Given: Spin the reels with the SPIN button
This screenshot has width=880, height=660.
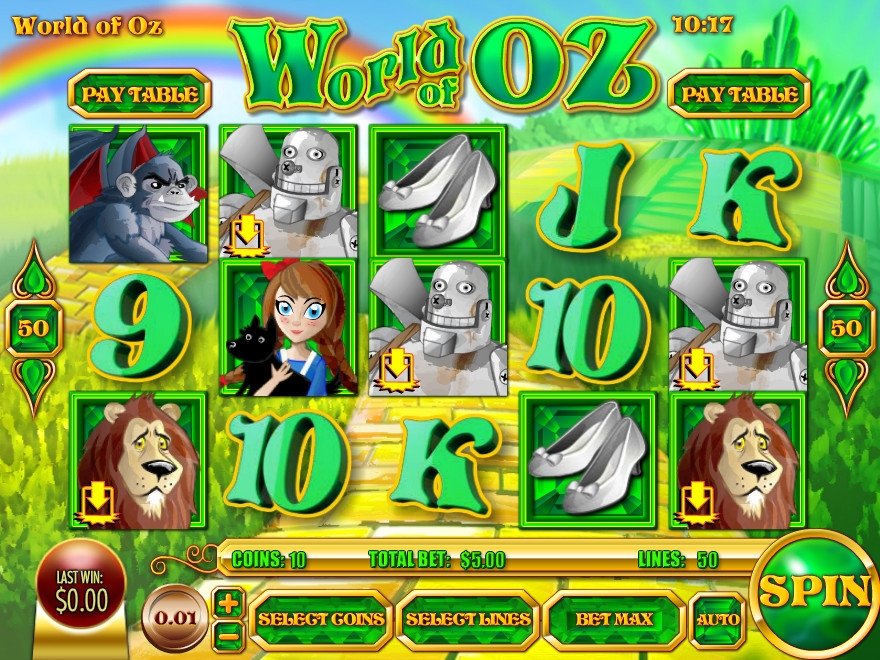Looking at the screenshot, I should pos(815,591).
